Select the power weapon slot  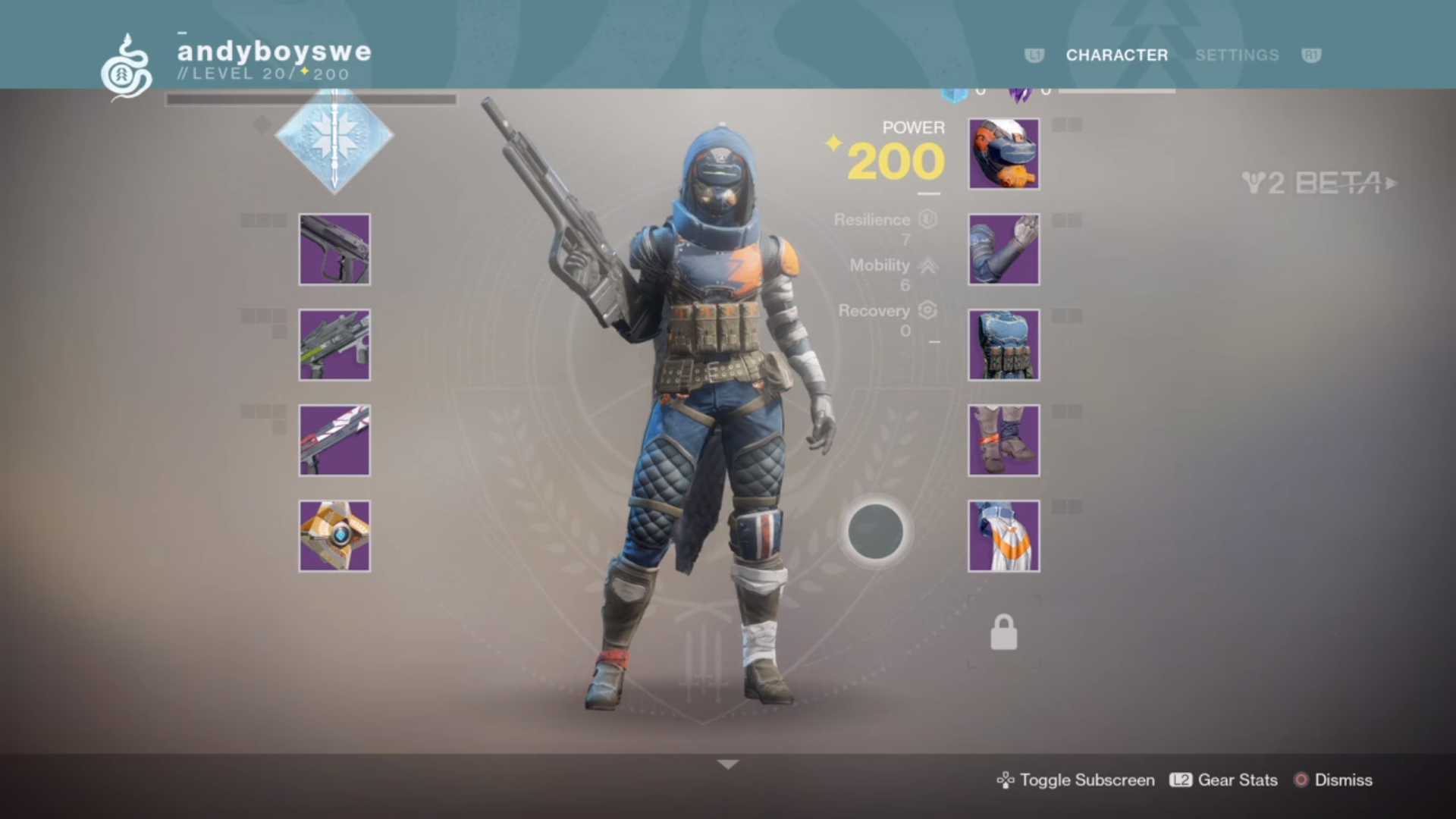[334, 440]
